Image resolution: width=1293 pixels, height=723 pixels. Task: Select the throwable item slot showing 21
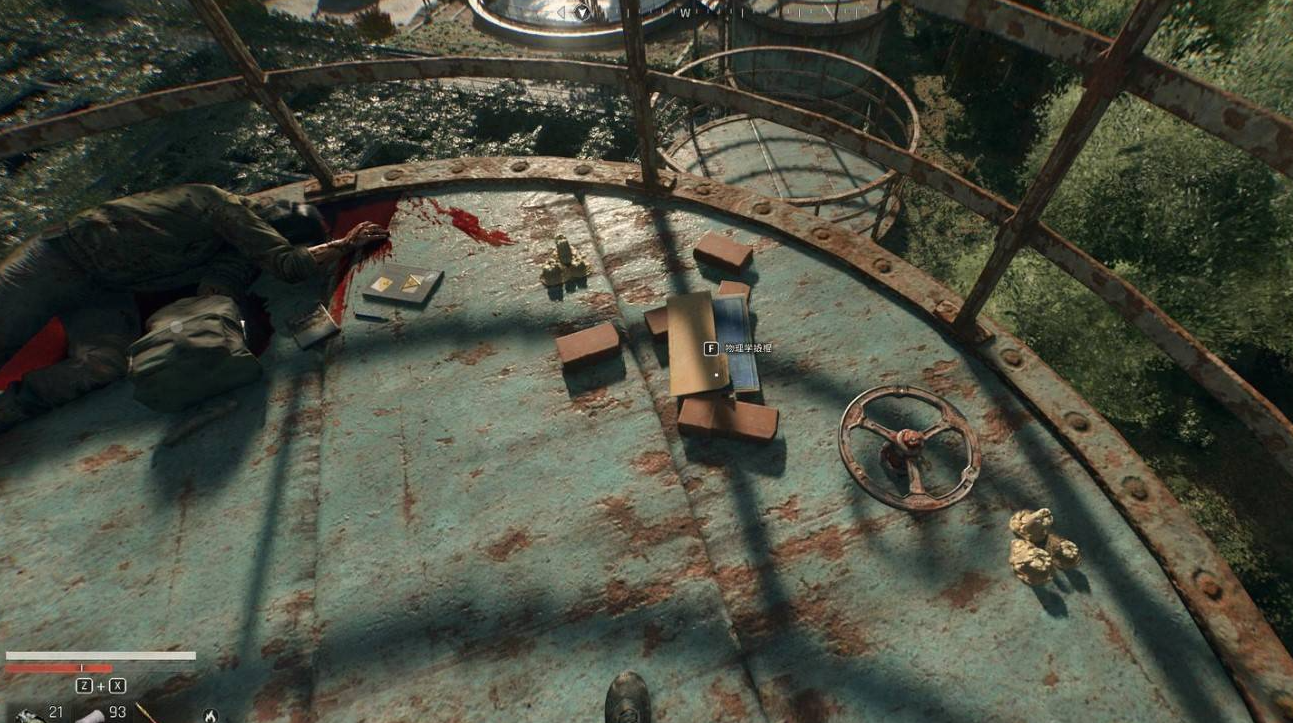coord(30,713)
